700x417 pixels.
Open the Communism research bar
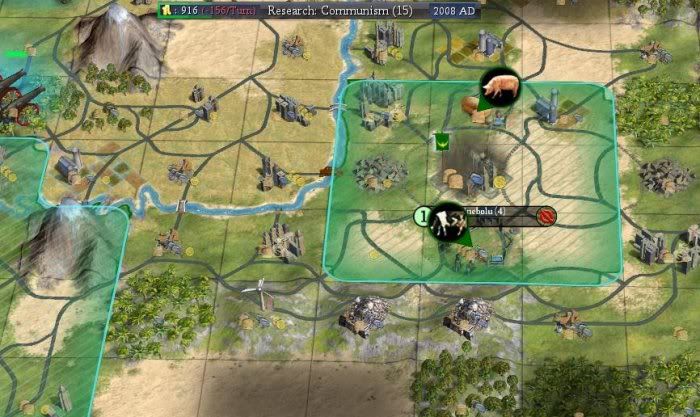[341, 10]
